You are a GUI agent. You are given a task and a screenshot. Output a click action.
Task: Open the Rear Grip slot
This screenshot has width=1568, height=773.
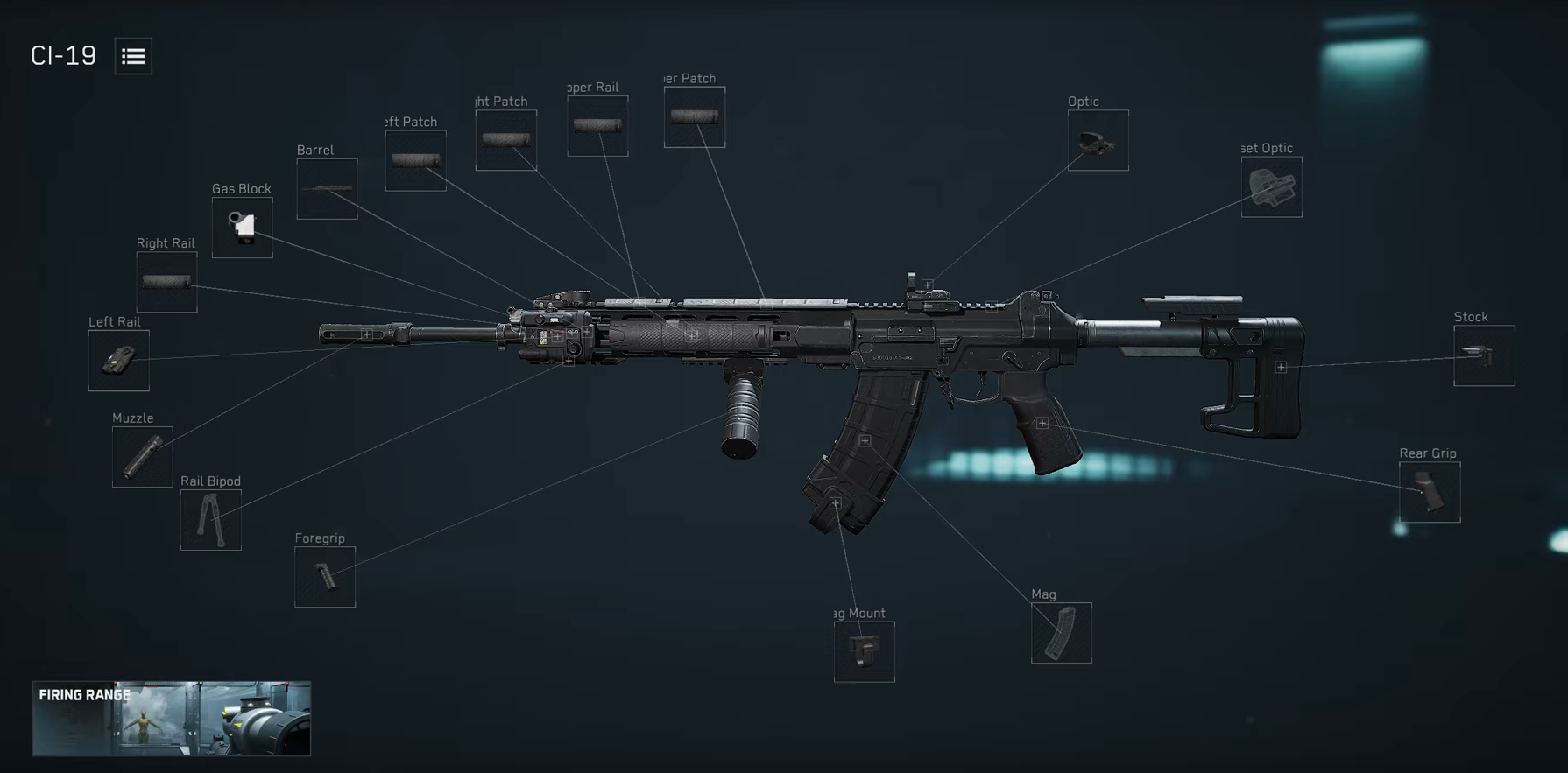1429,491
